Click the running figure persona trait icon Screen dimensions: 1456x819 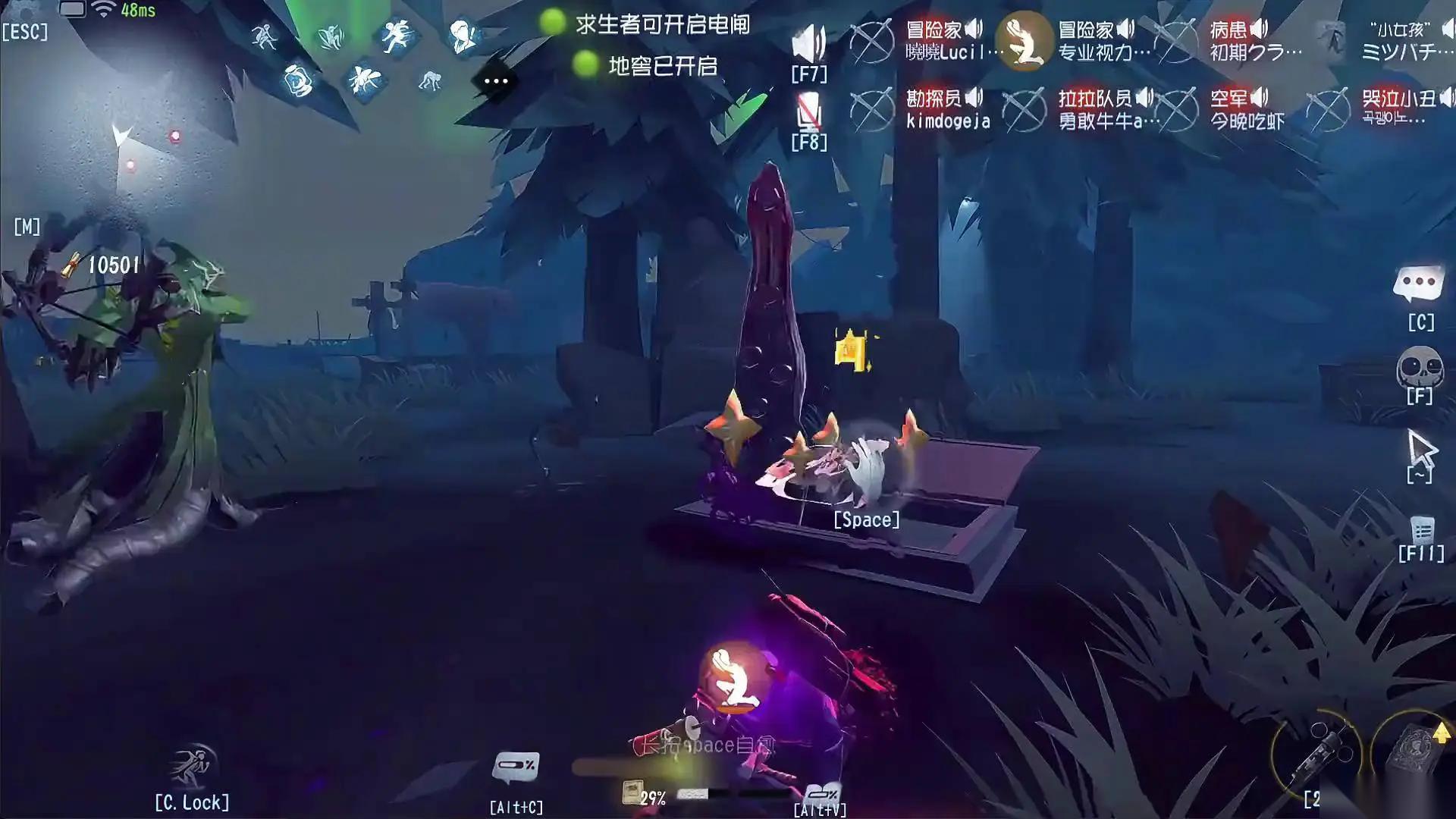(396, 35)
